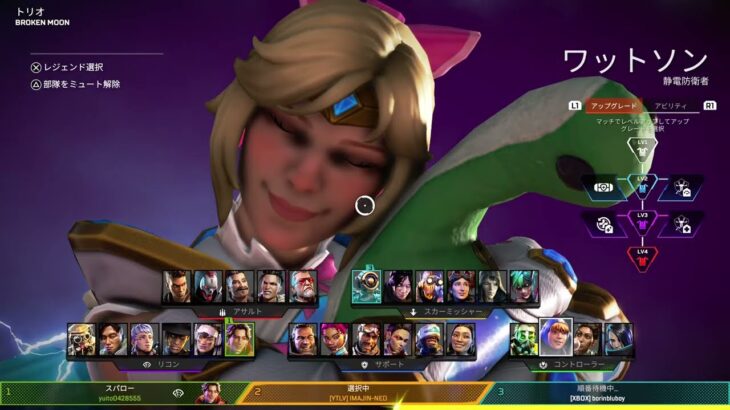Select Bloodhound from the Recon row
The image size is (730, 410).
(82, 339)
